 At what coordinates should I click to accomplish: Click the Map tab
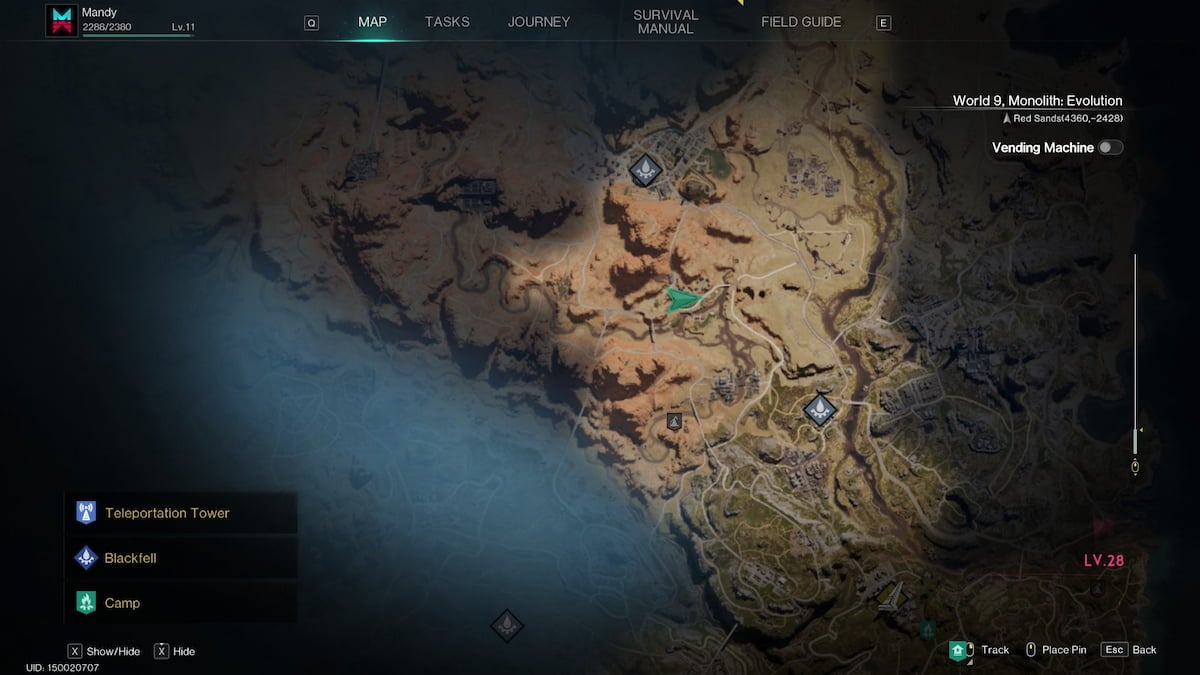pos(372,22)
